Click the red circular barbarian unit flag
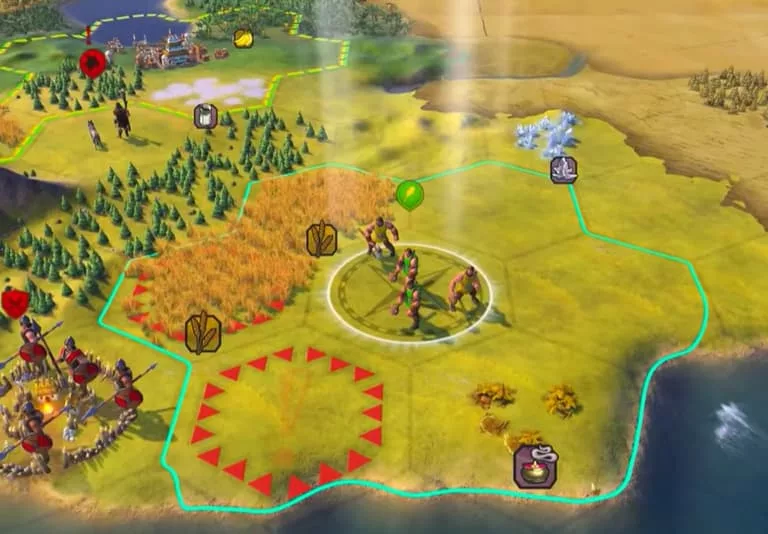 point(93,64)
